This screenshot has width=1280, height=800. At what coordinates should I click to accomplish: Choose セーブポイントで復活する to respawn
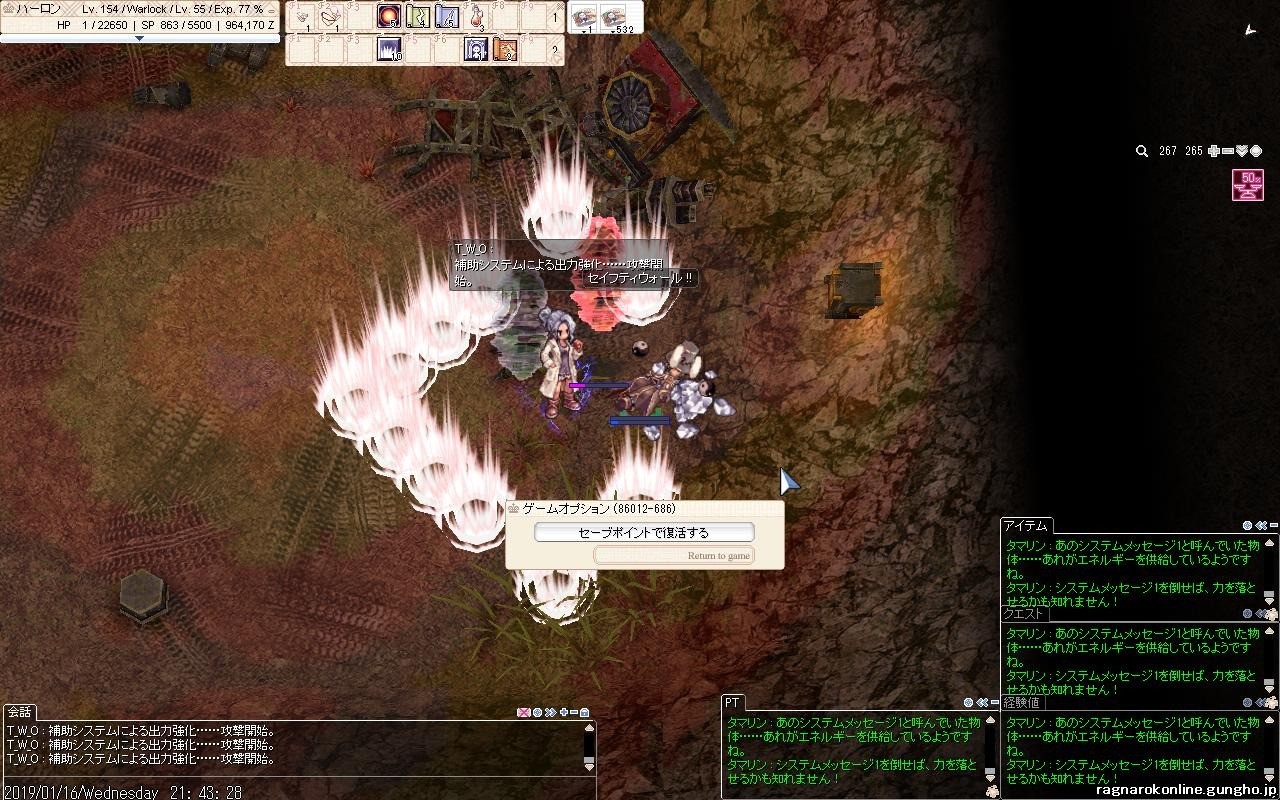pos(644,533)
